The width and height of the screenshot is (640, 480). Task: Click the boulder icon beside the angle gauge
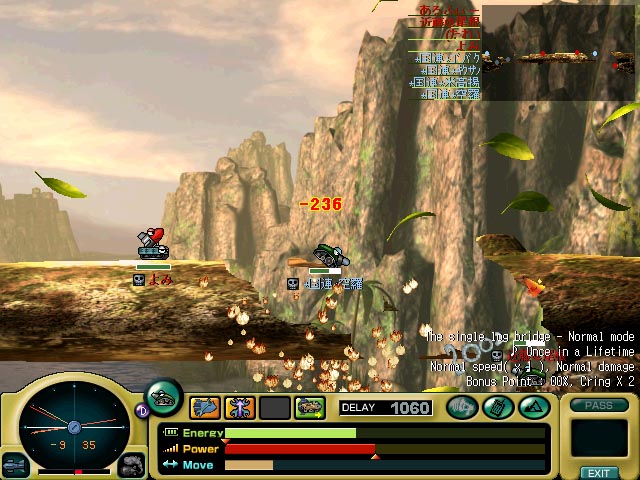tap(131, 464)
